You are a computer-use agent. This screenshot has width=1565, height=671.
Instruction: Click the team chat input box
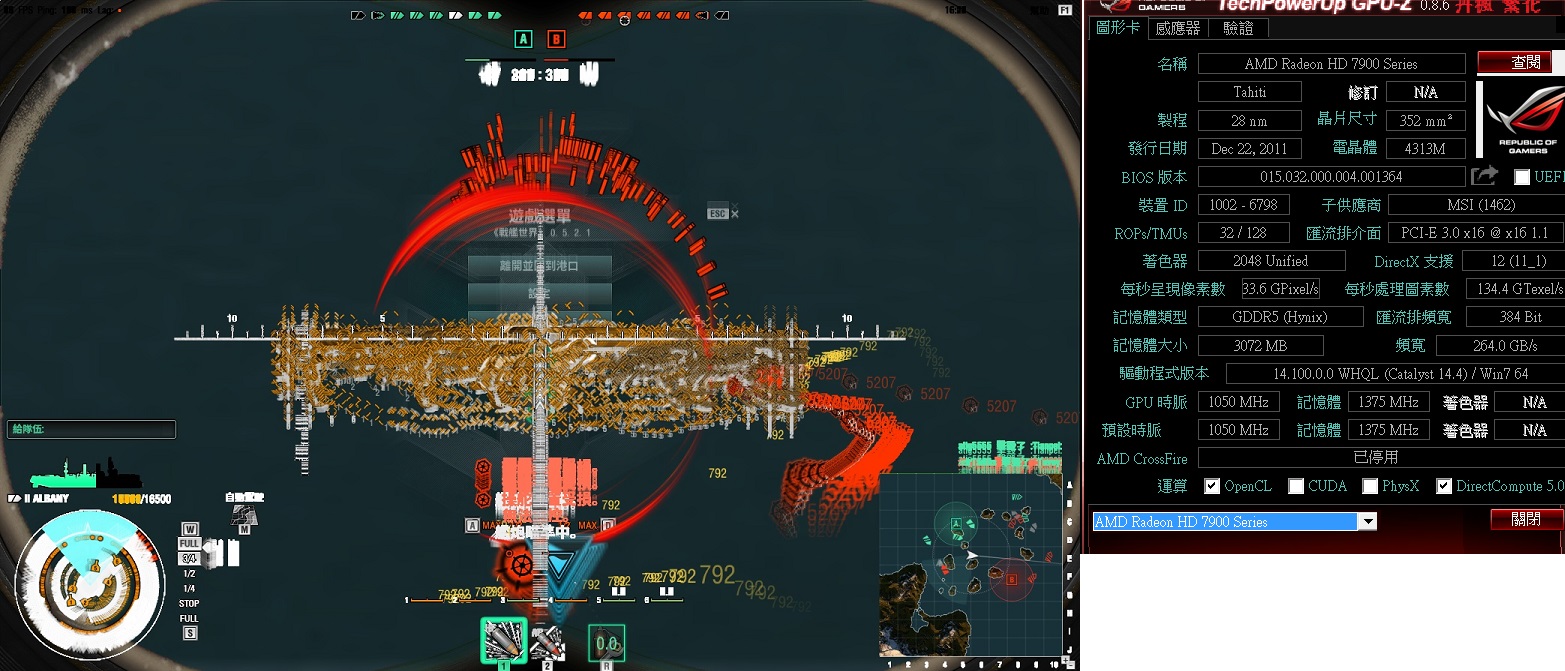point(90,429)
